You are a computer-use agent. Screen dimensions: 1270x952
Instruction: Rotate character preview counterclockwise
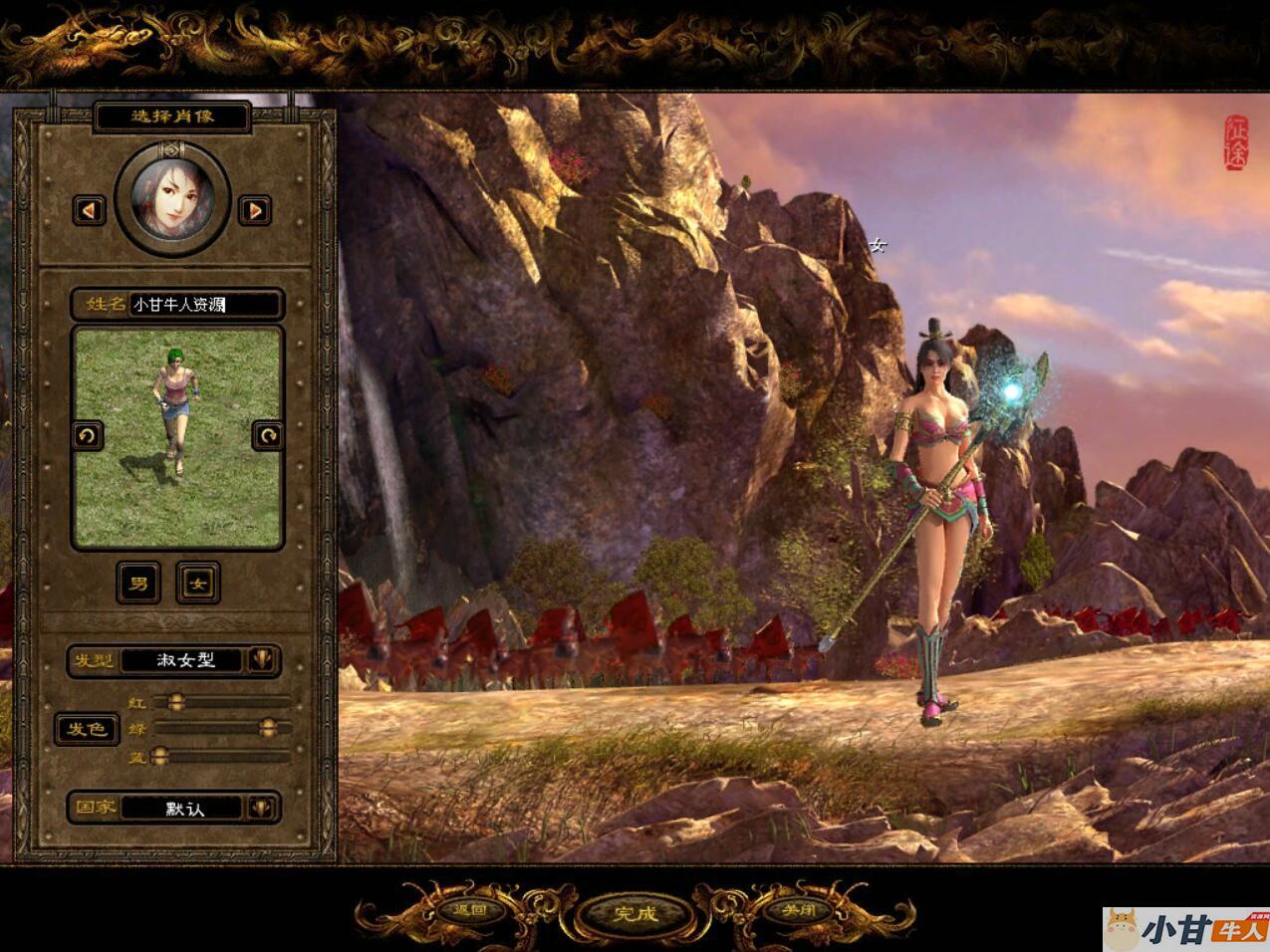(x=88, y=435)
